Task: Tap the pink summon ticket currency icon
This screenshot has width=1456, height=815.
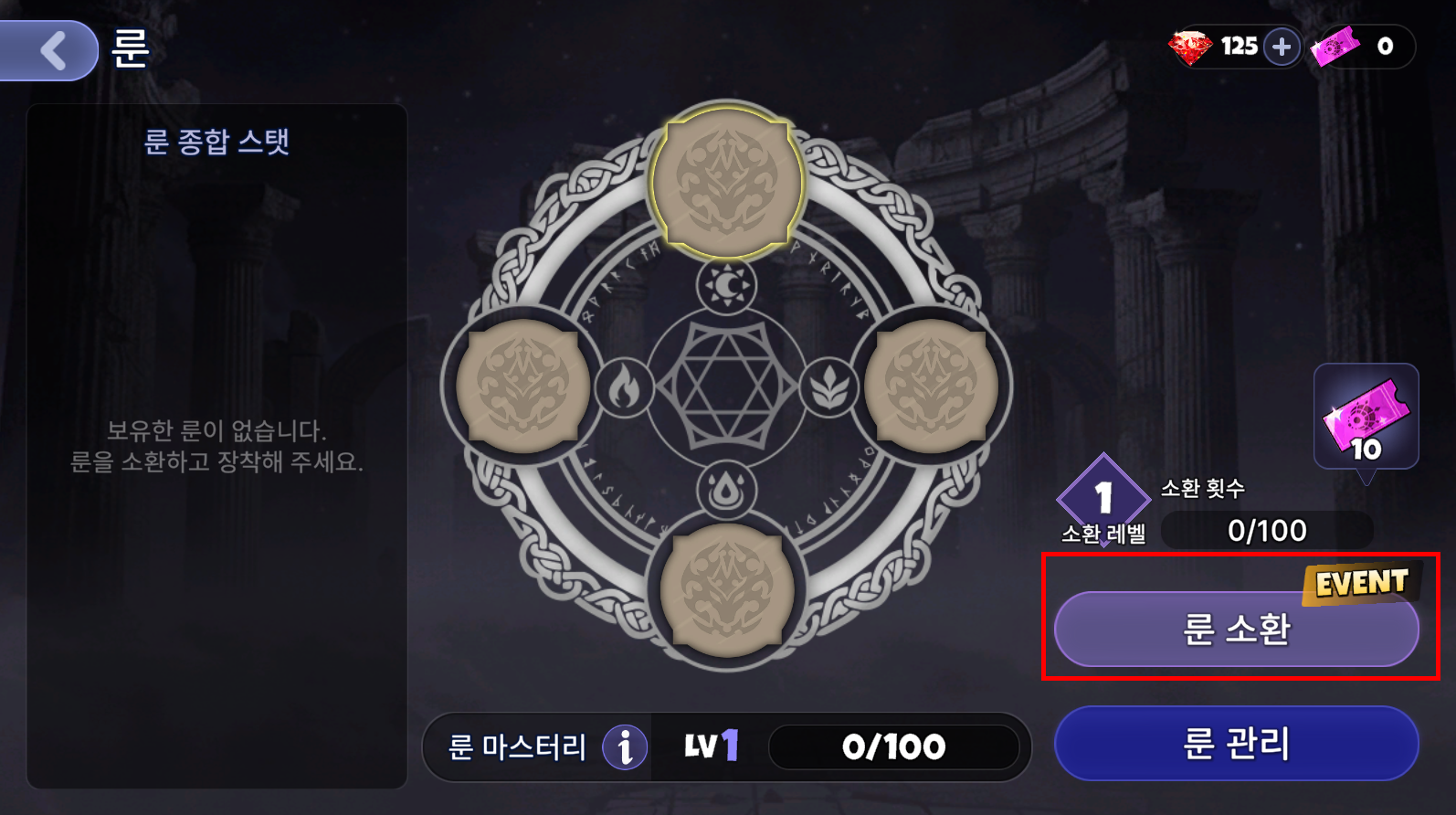Action: pyautogui.click(x=1335, y=47)
